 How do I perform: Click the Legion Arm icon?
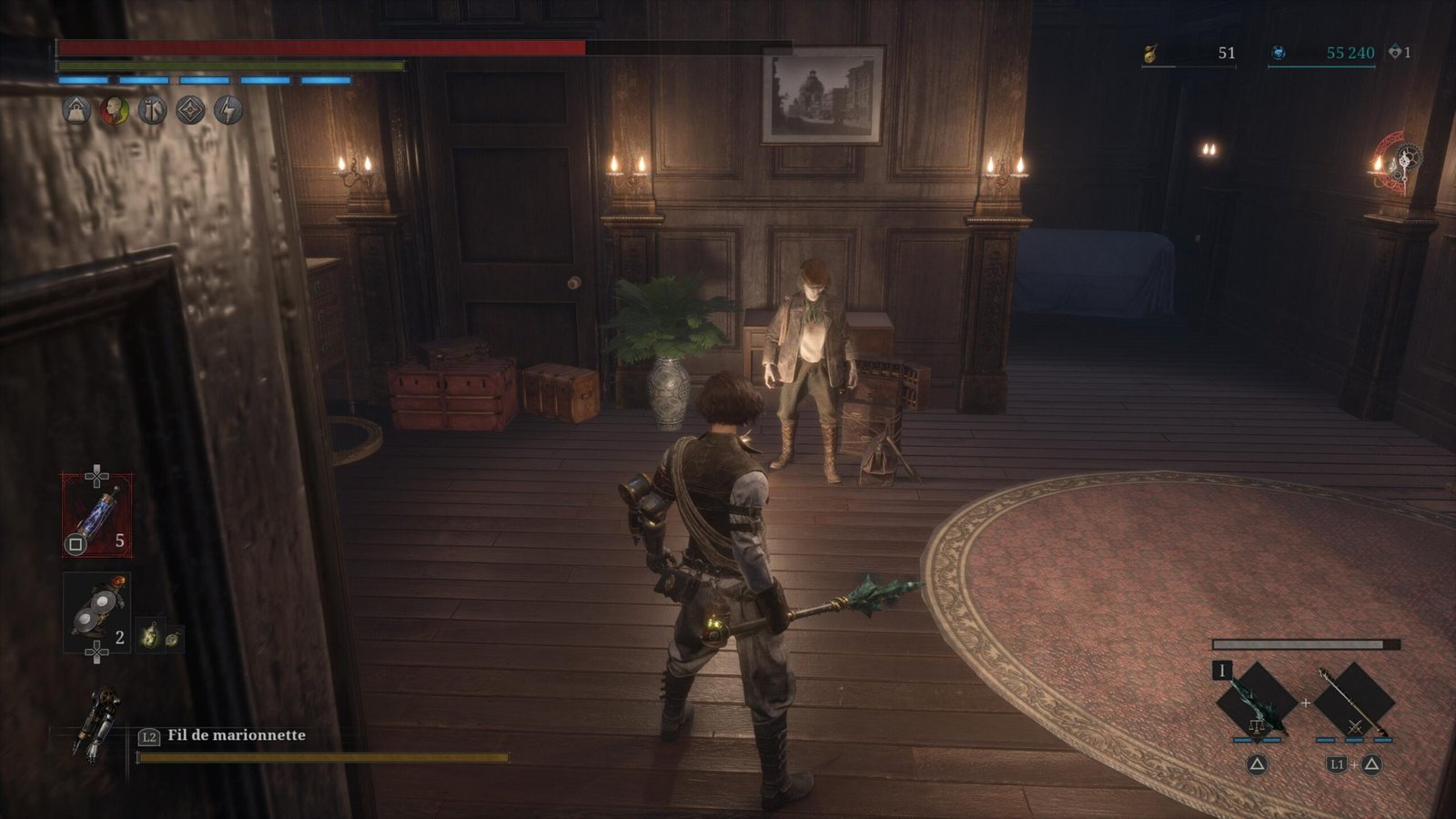(x=98, y=725)
